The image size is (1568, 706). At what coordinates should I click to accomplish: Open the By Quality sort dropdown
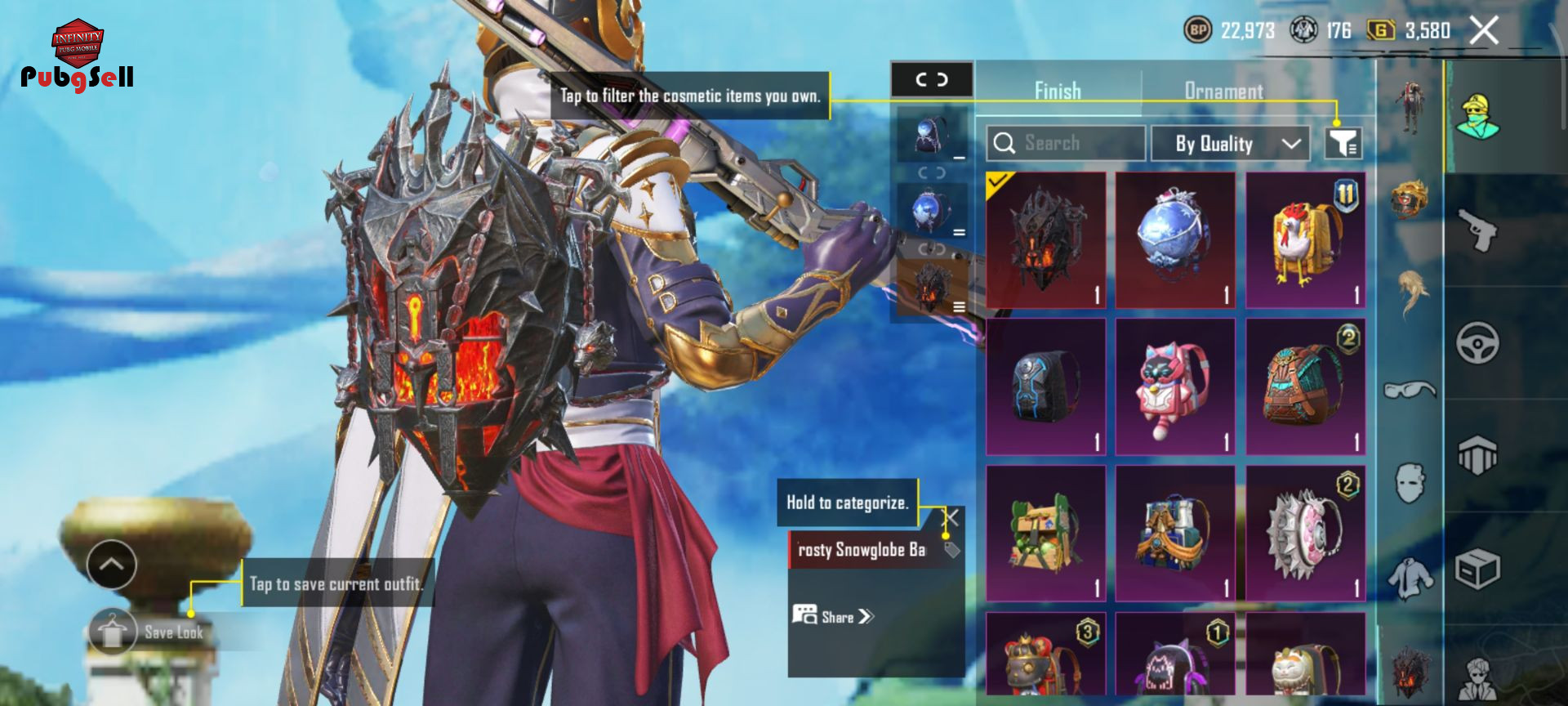point(1230,144)
